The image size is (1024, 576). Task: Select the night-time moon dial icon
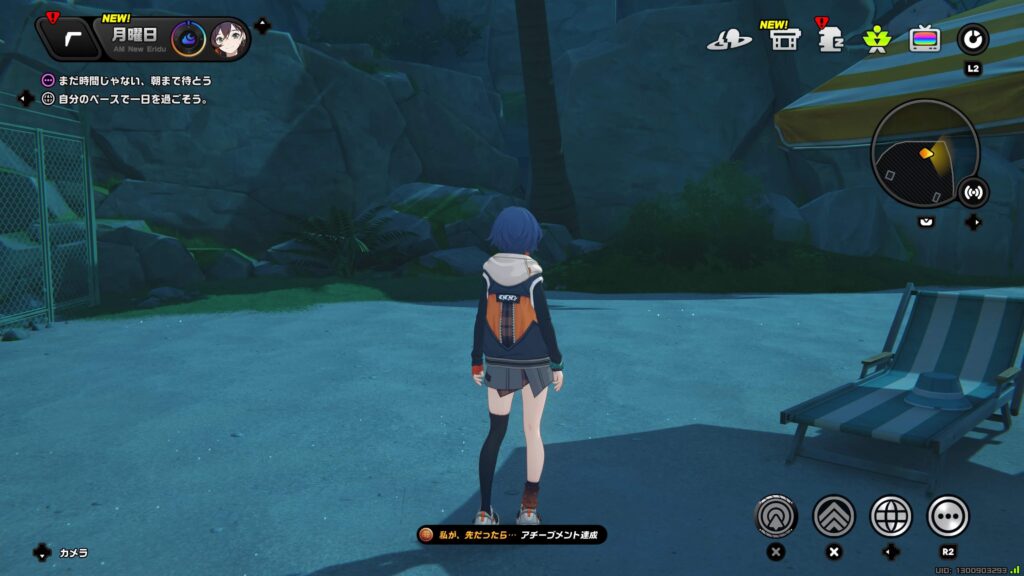click(188, 39)
